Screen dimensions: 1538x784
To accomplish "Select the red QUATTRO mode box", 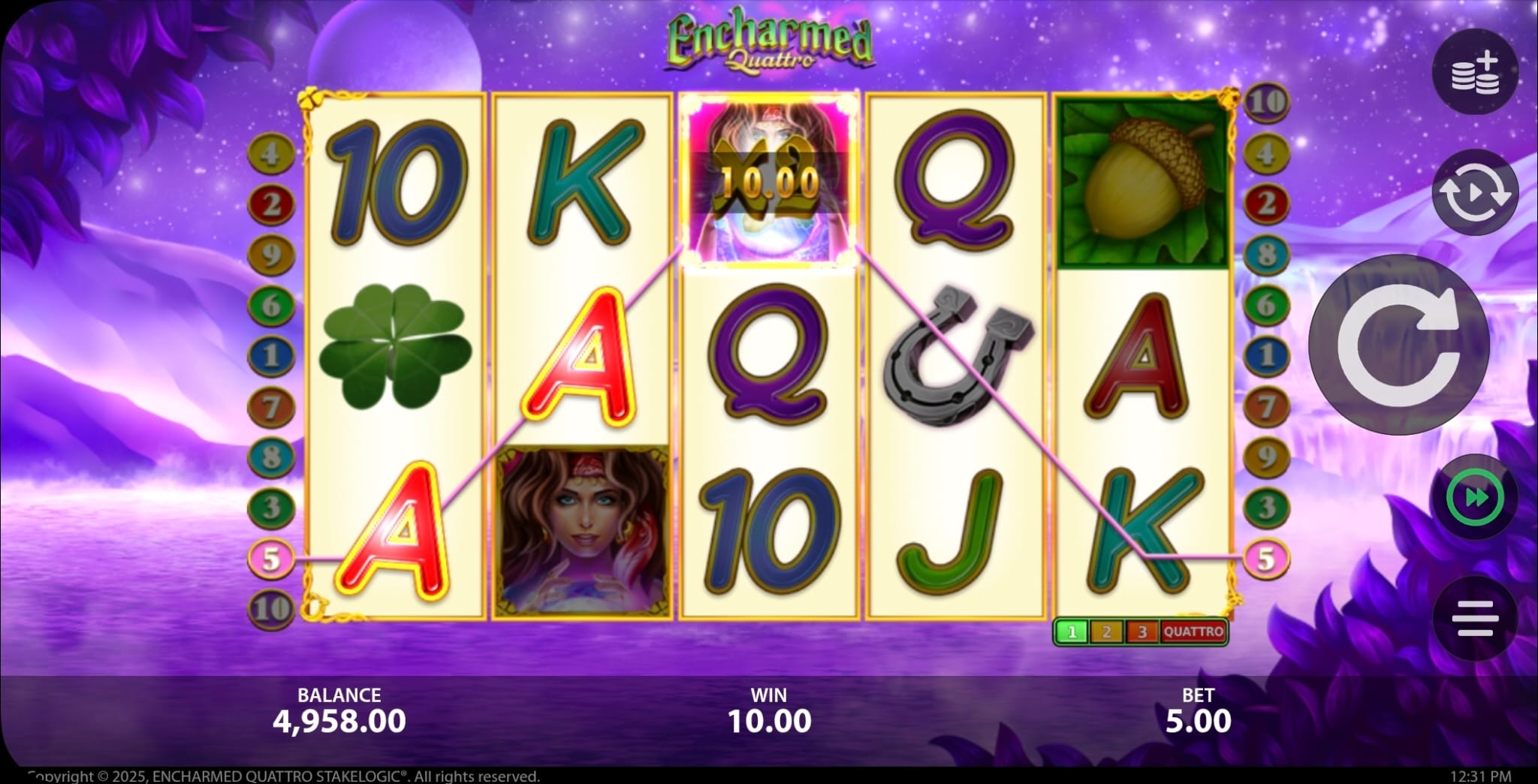I will click(1193, 632).
